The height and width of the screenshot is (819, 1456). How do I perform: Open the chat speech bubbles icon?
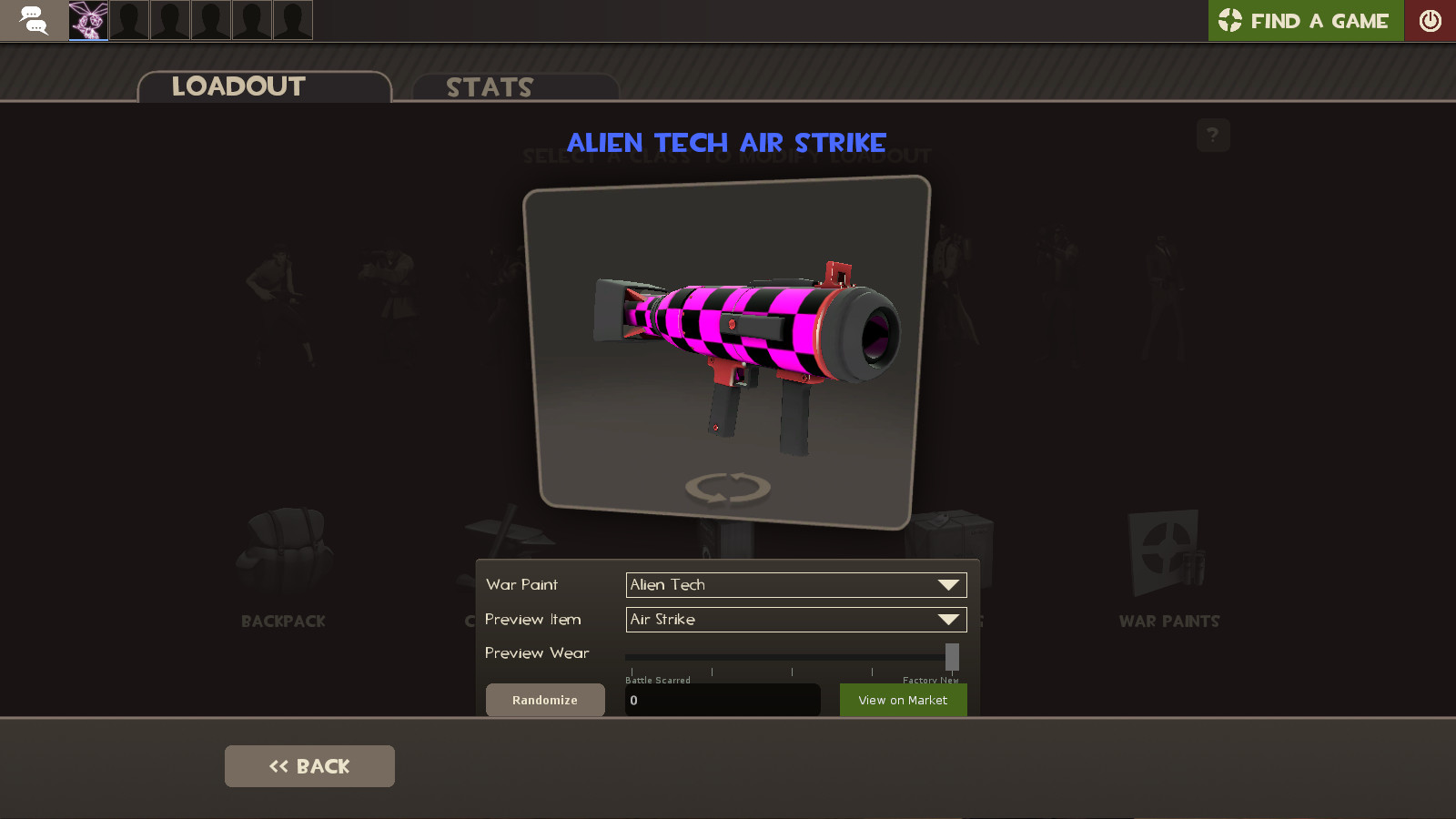tap(34, 20)
